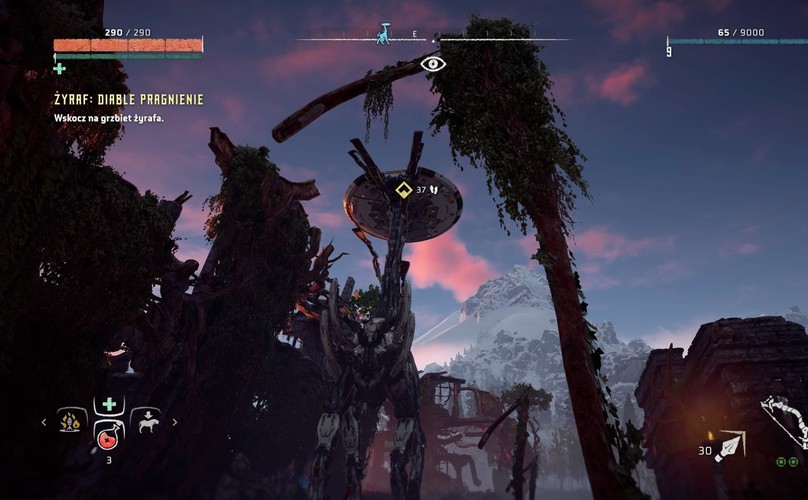Select the Tallneck marker on the compass
This screenshot has height=500, width=808.
click(x=383, y=33)
